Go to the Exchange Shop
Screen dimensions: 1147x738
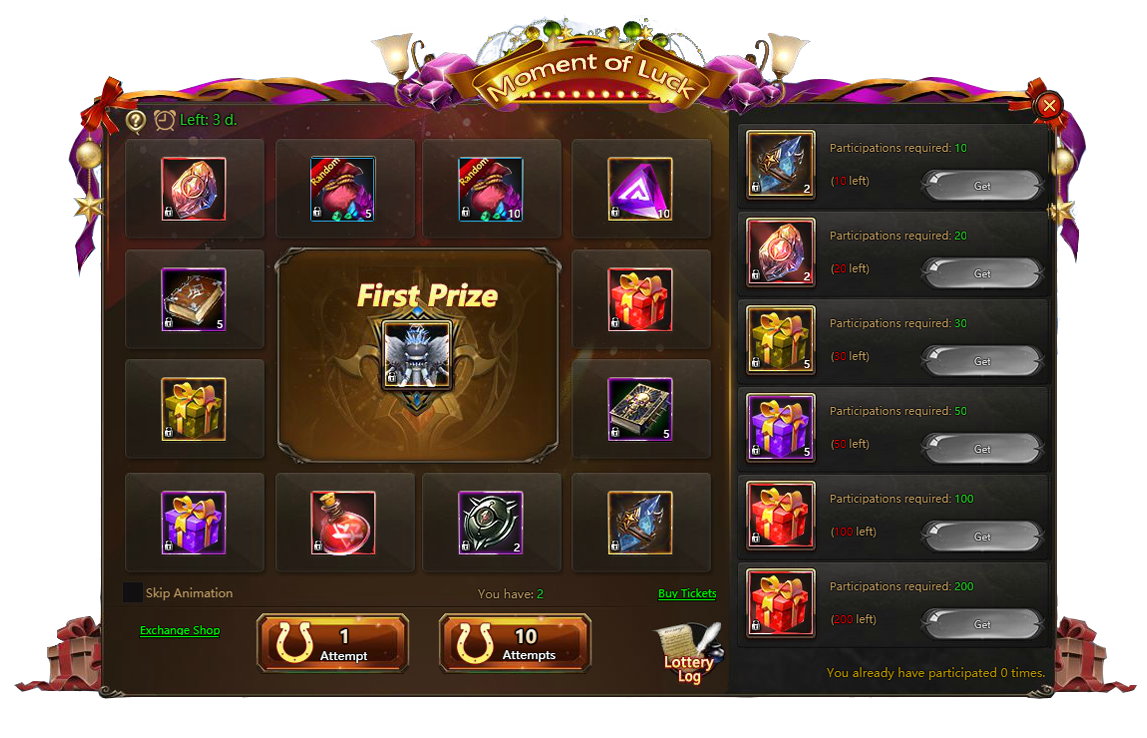point(180,631)
